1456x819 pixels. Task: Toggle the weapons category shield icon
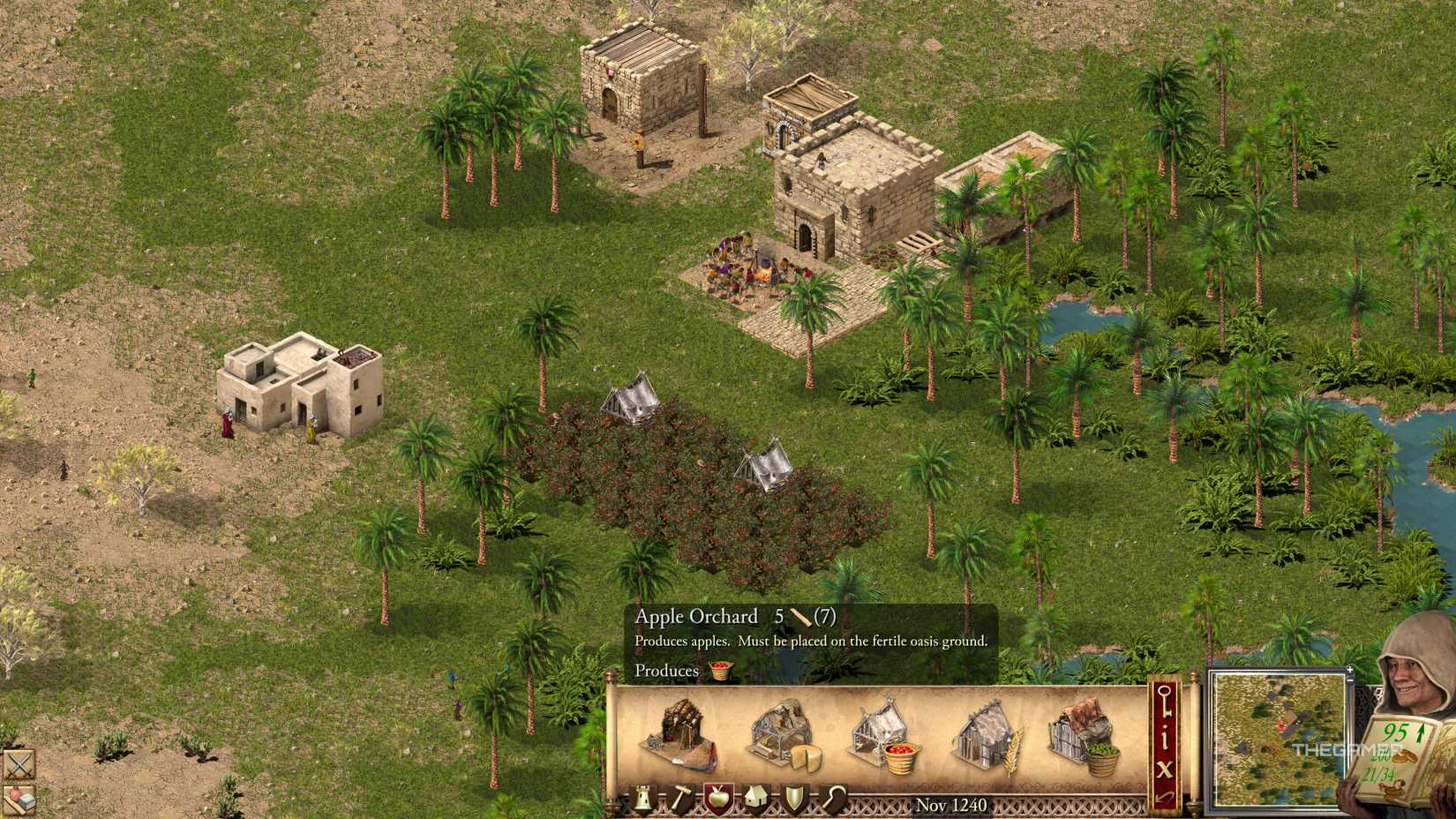coord(796,798)
